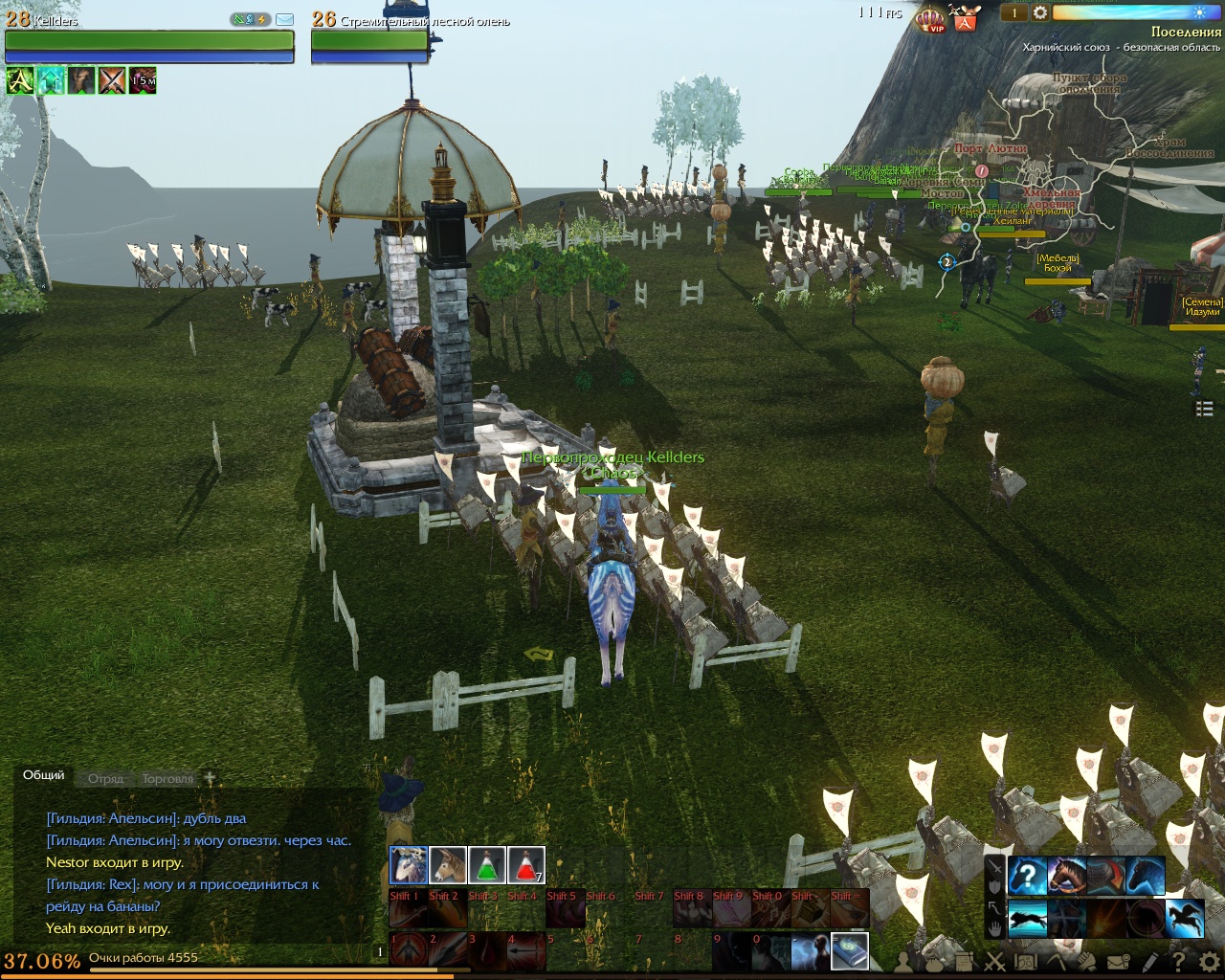The height and width of the screenshot is (980, 1225).
Task: Trigger the running horse dash skill
Action: [1027, 918]
